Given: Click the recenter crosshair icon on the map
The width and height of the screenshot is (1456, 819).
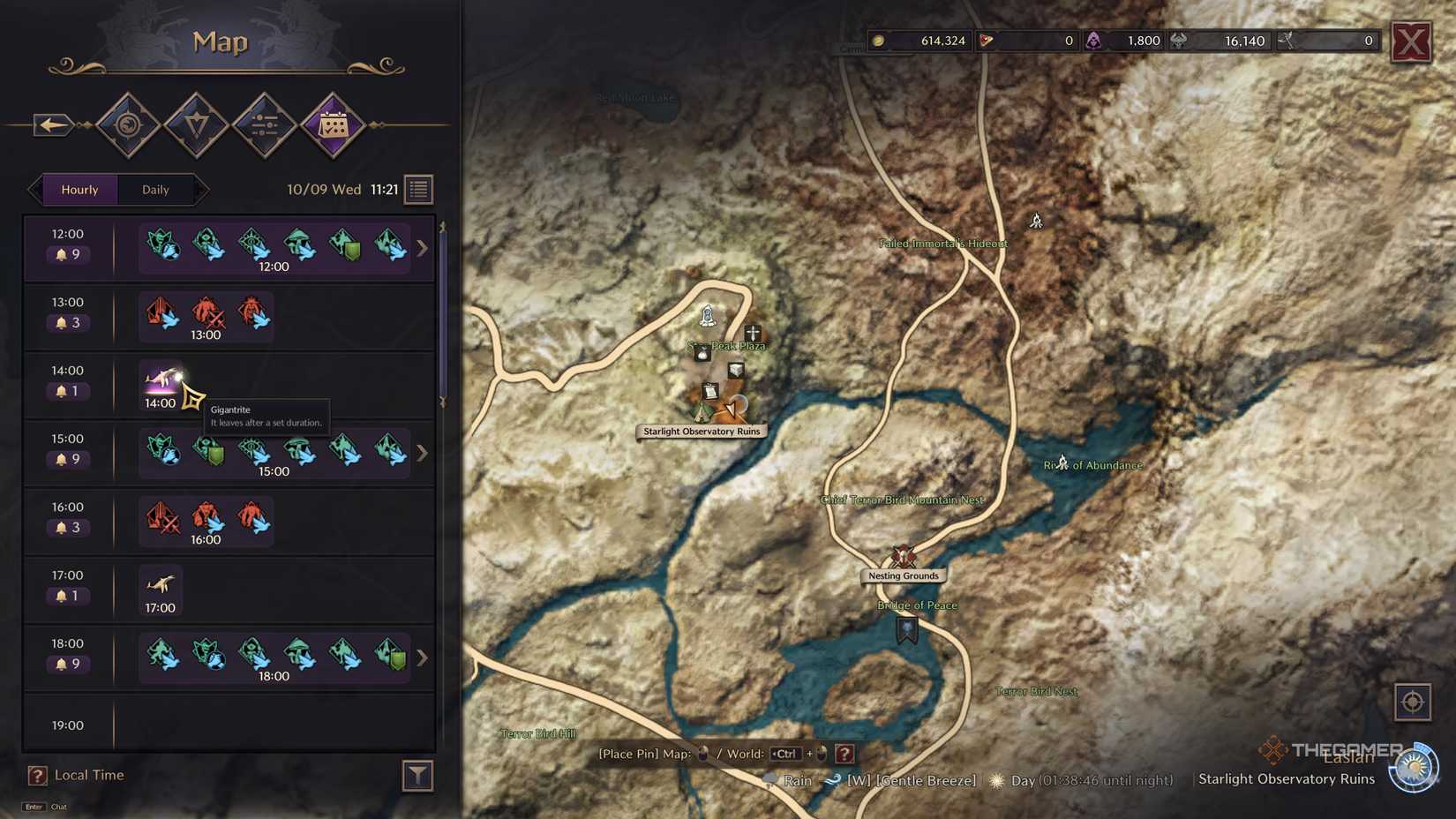Looking at the screenshot, I should pyautogui.click(x=1413, y=702).
